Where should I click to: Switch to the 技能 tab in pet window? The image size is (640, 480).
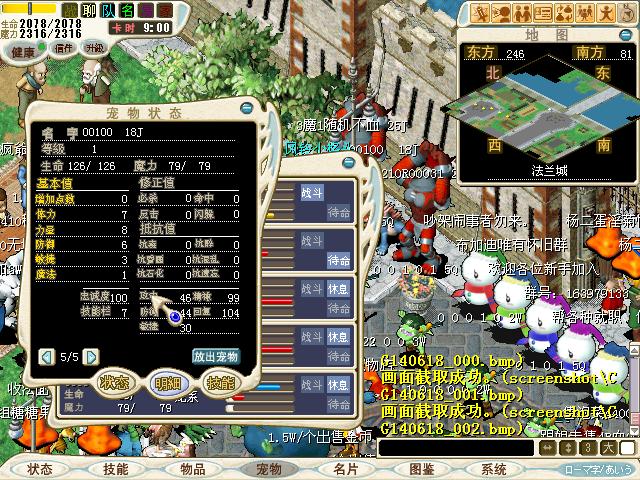[219, 382]
